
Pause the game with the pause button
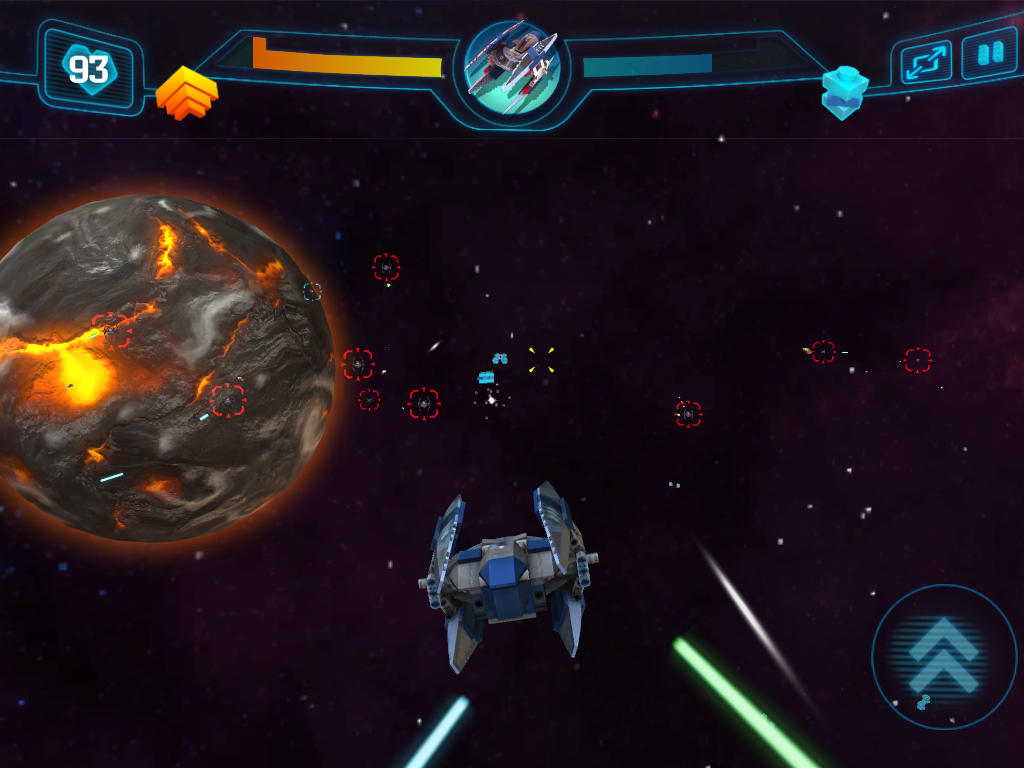point(989,53)
